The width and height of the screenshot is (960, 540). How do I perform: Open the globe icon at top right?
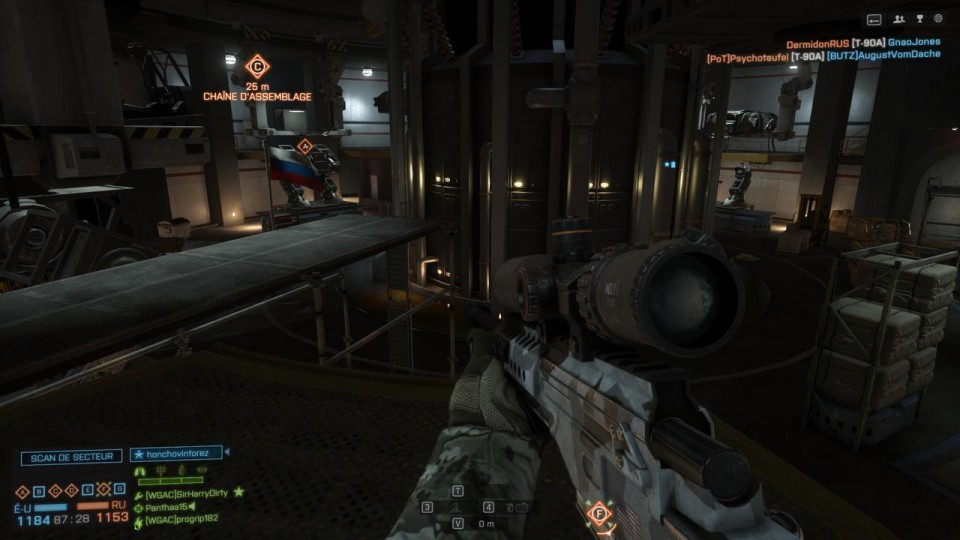click(939, 19)
